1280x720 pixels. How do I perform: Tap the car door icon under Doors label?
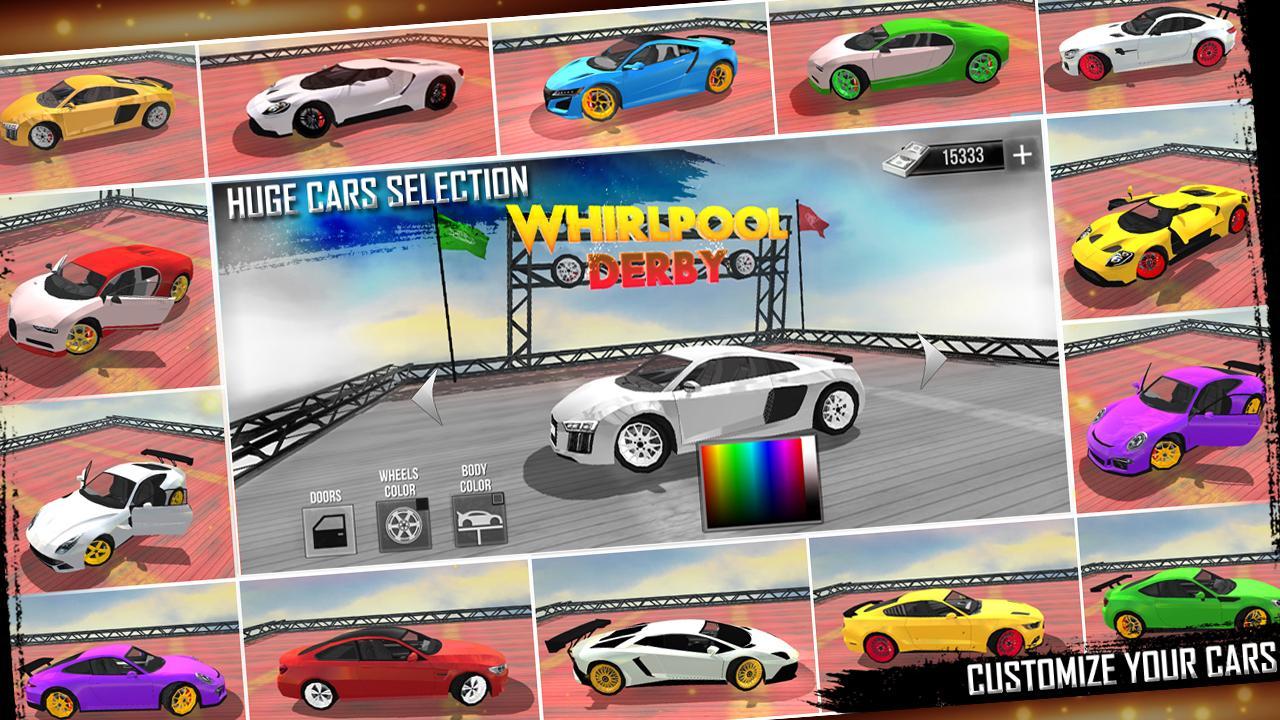coord(331,528)
